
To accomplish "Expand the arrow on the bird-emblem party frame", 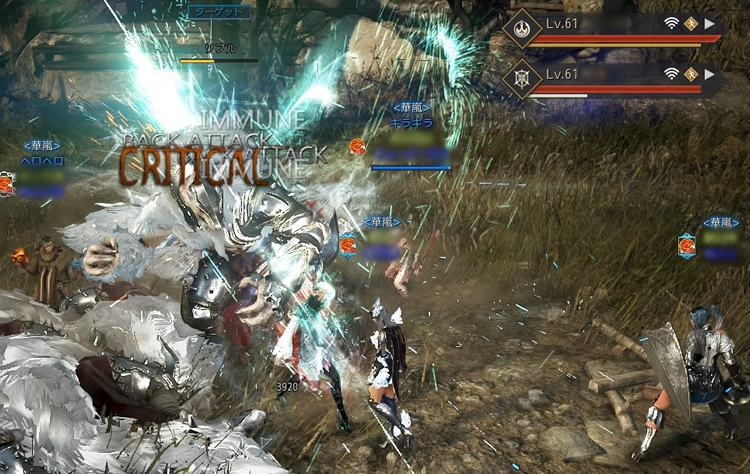I will click(710, 23).
